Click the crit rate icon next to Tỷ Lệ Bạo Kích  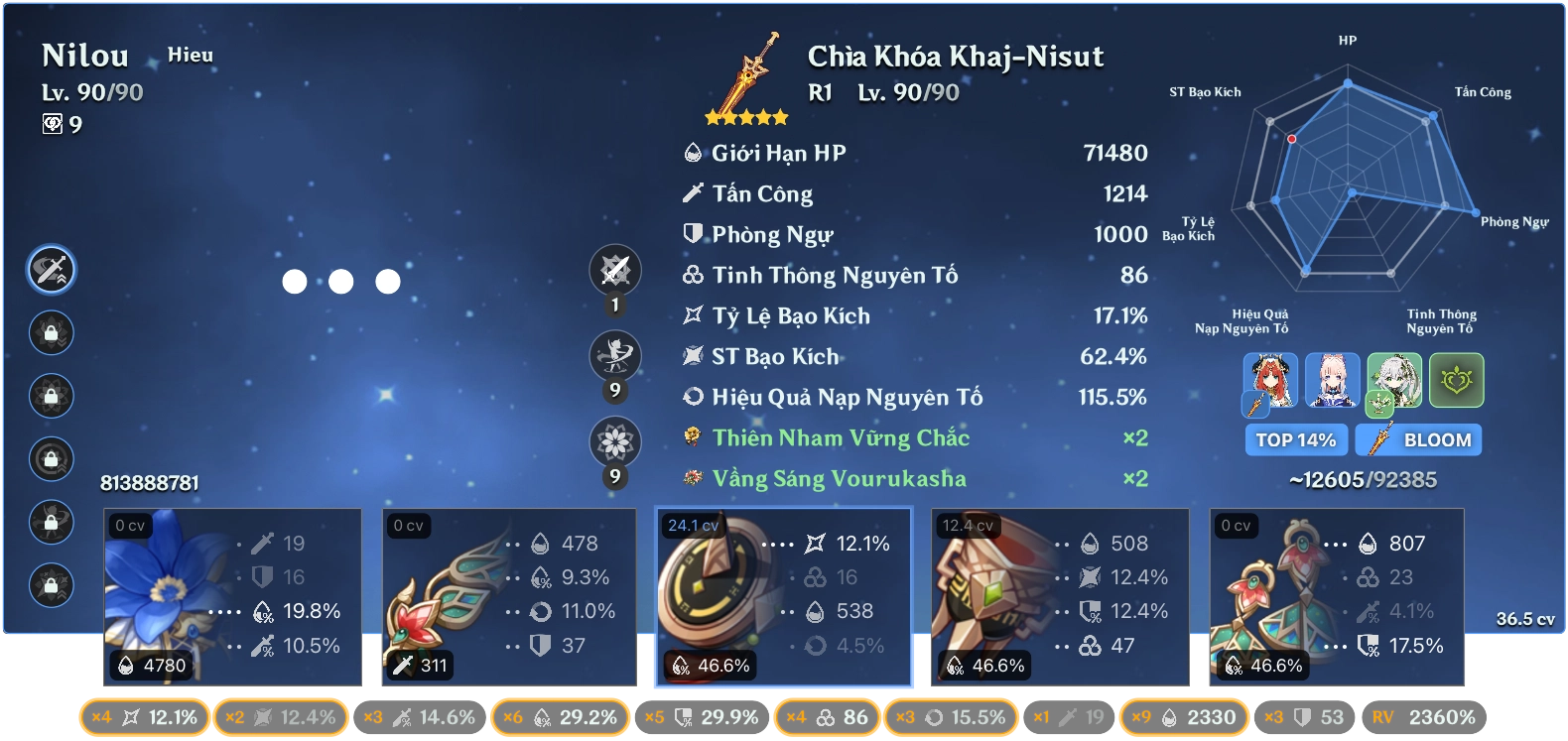[694, 315]
